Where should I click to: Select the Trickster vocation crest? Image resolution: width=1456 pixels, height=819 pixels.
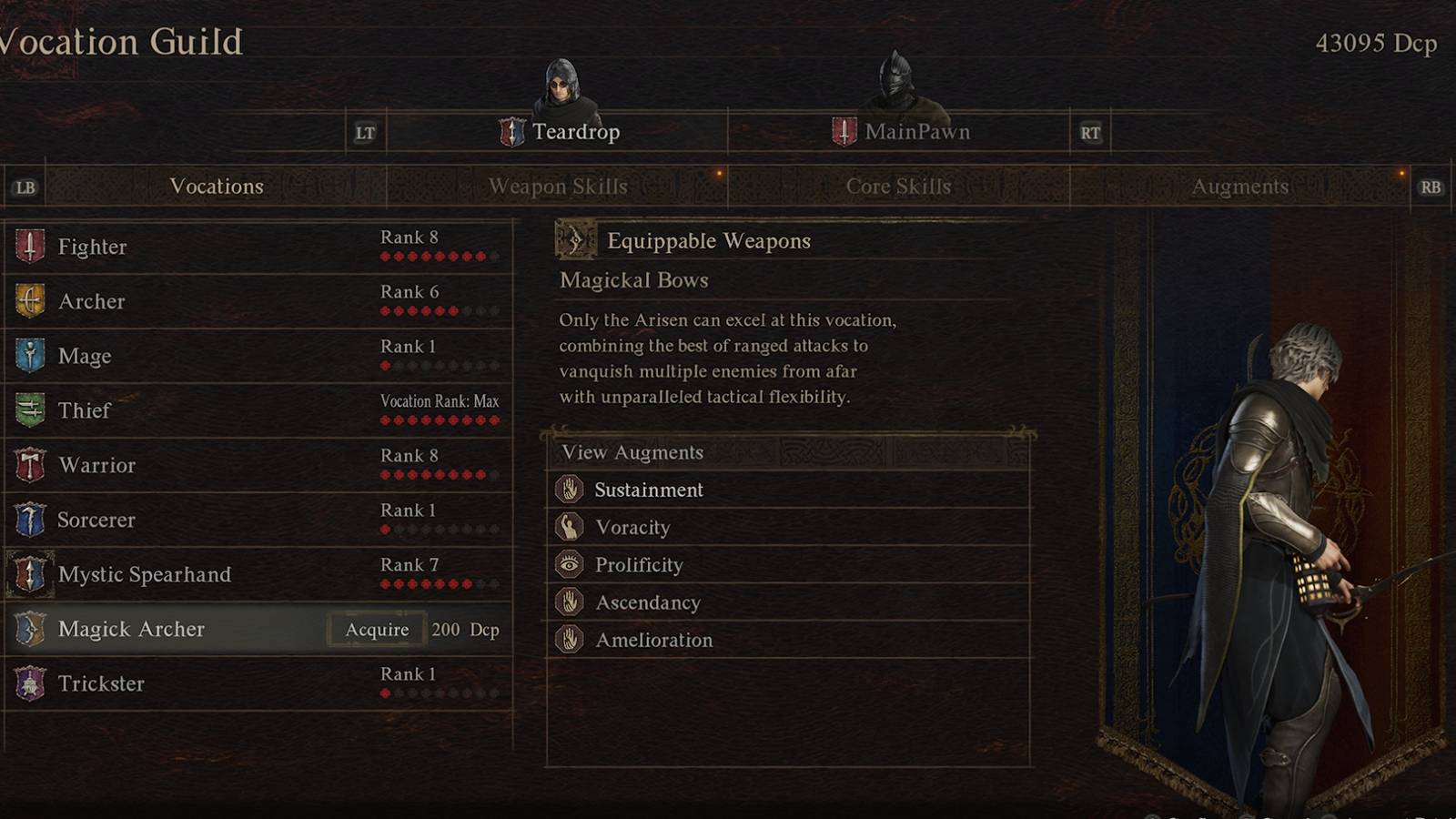click(x=30, y=683)
